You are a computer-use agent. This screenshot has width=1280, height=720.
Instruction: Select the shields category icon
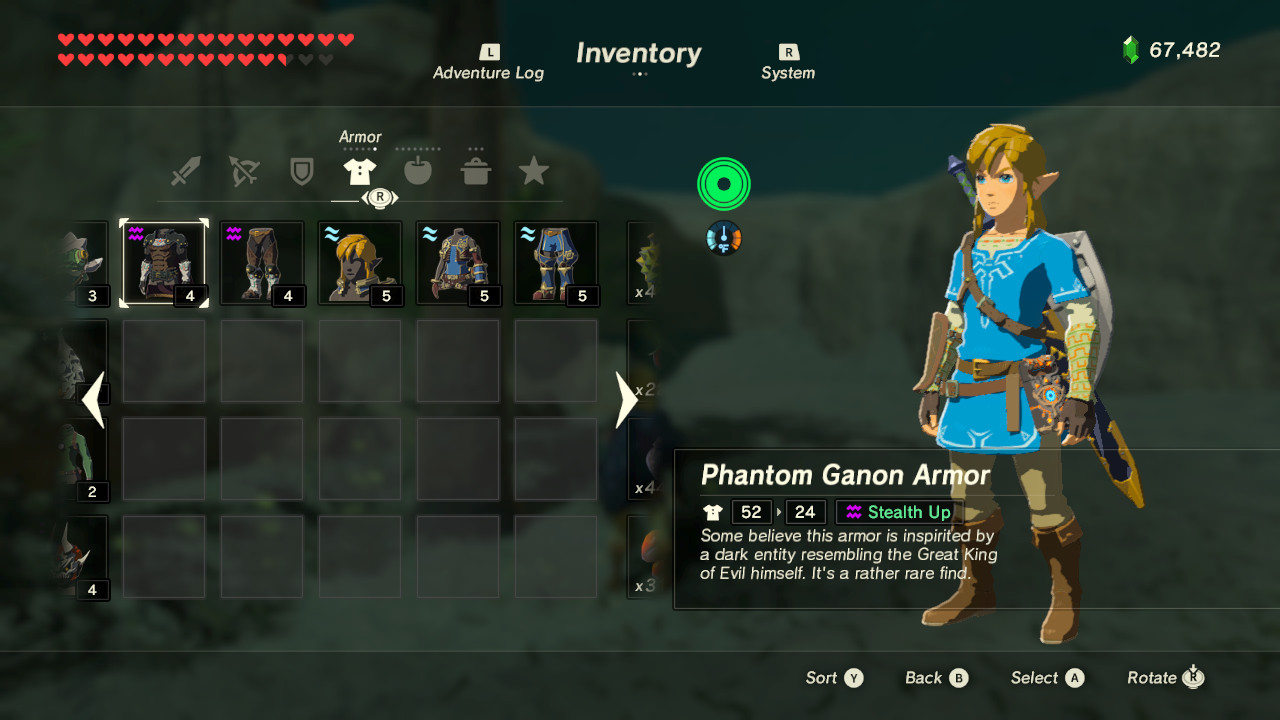(x=301, y=170)
